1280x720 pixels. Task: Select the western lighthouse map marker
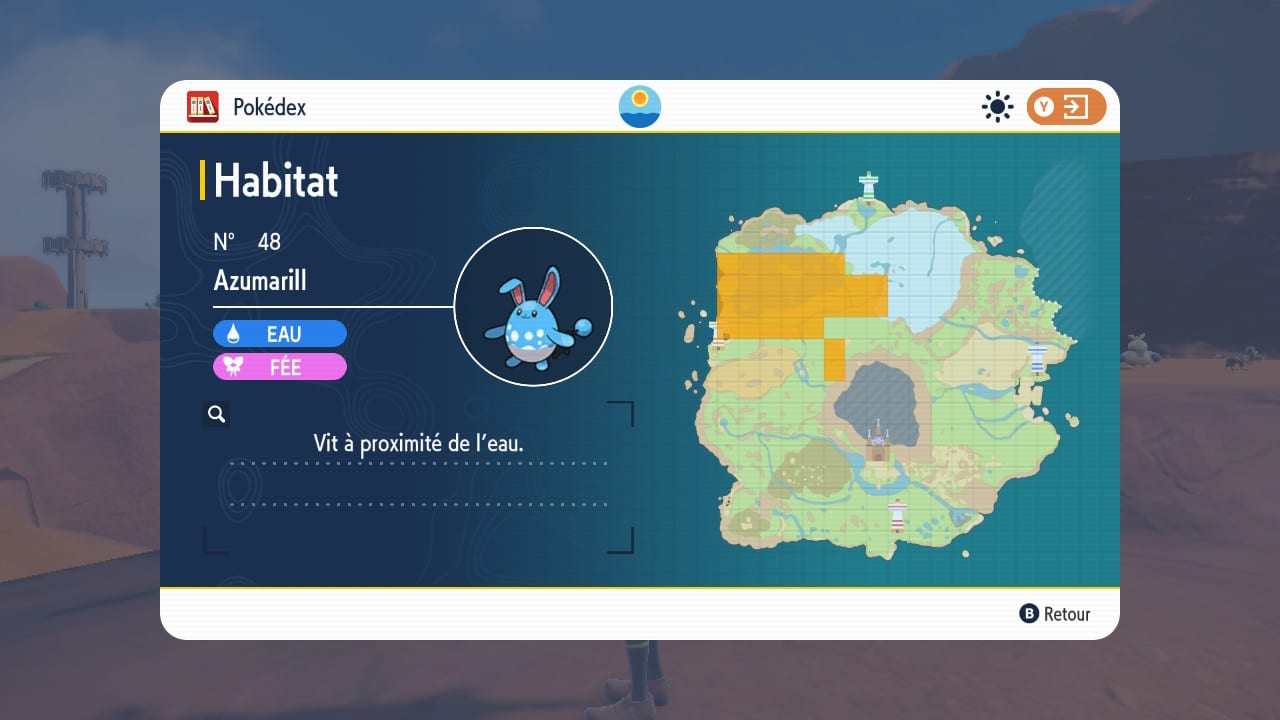pyautogui.click(x=716, y=333)
